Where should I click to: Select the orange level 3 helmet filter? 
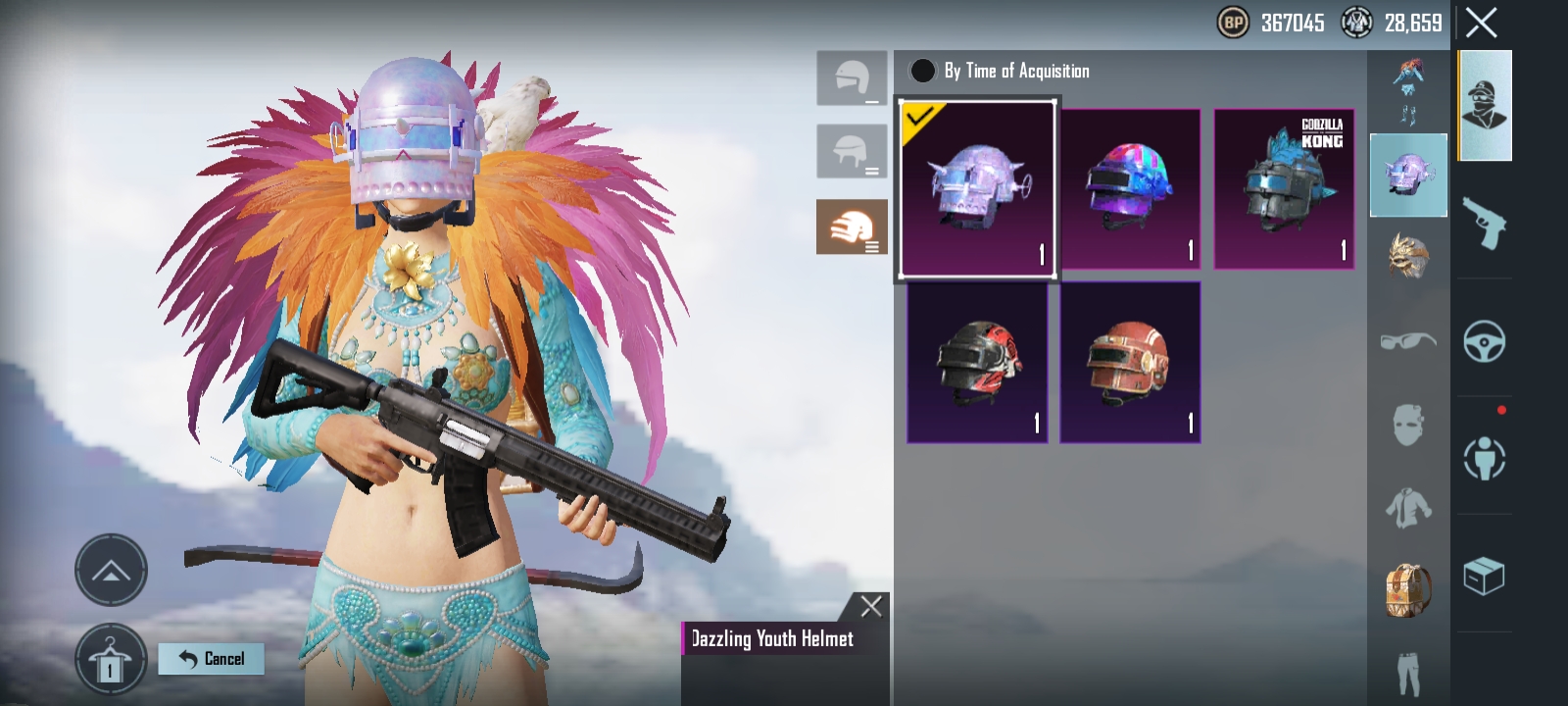click(852, 227)
